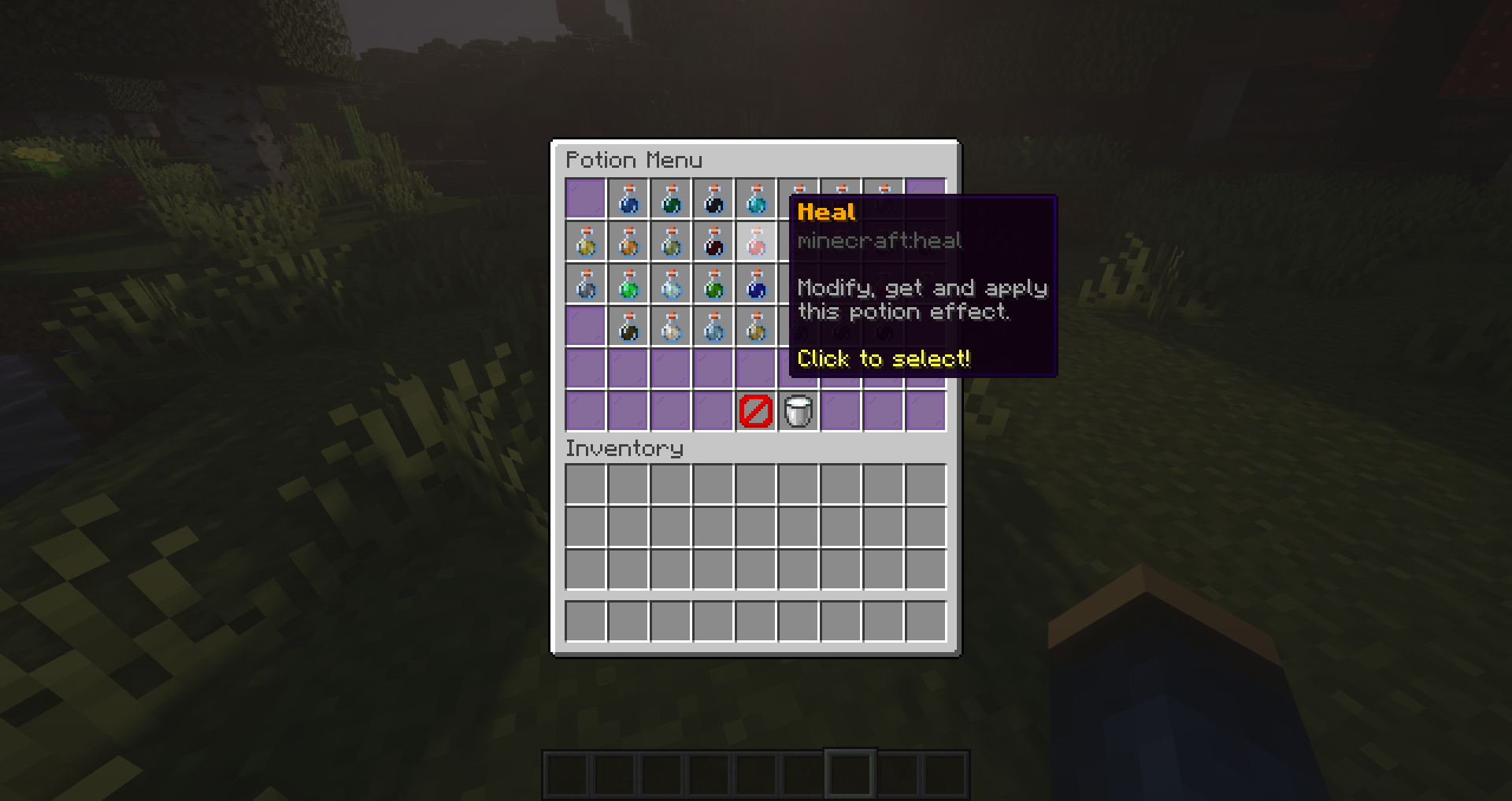The width and height of the screenshot is (1512, 801).
Task: Click the milk bucket clear-effect icon
Action: [798, 410]
